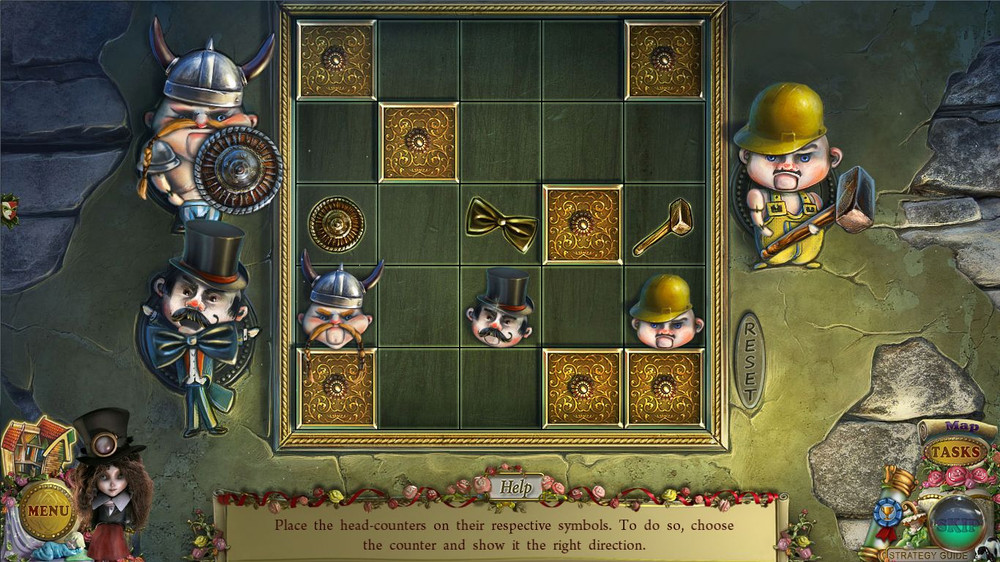This screenshot has width=1000, height=562.
Task: Open the gold MENU button
Action: [x=47, y=510]
